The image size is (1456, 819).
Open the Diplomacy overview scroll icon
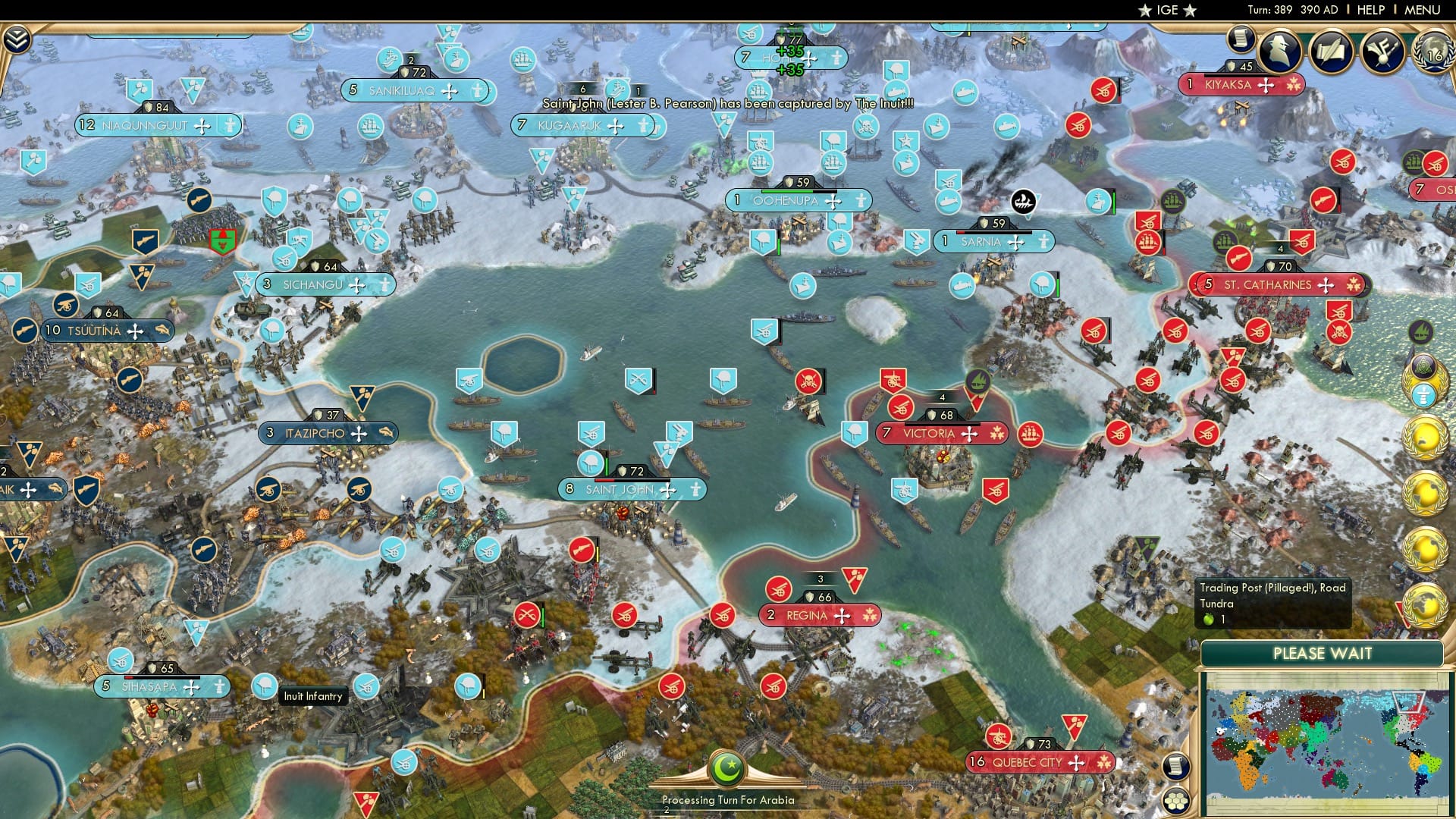point(1332,49)
